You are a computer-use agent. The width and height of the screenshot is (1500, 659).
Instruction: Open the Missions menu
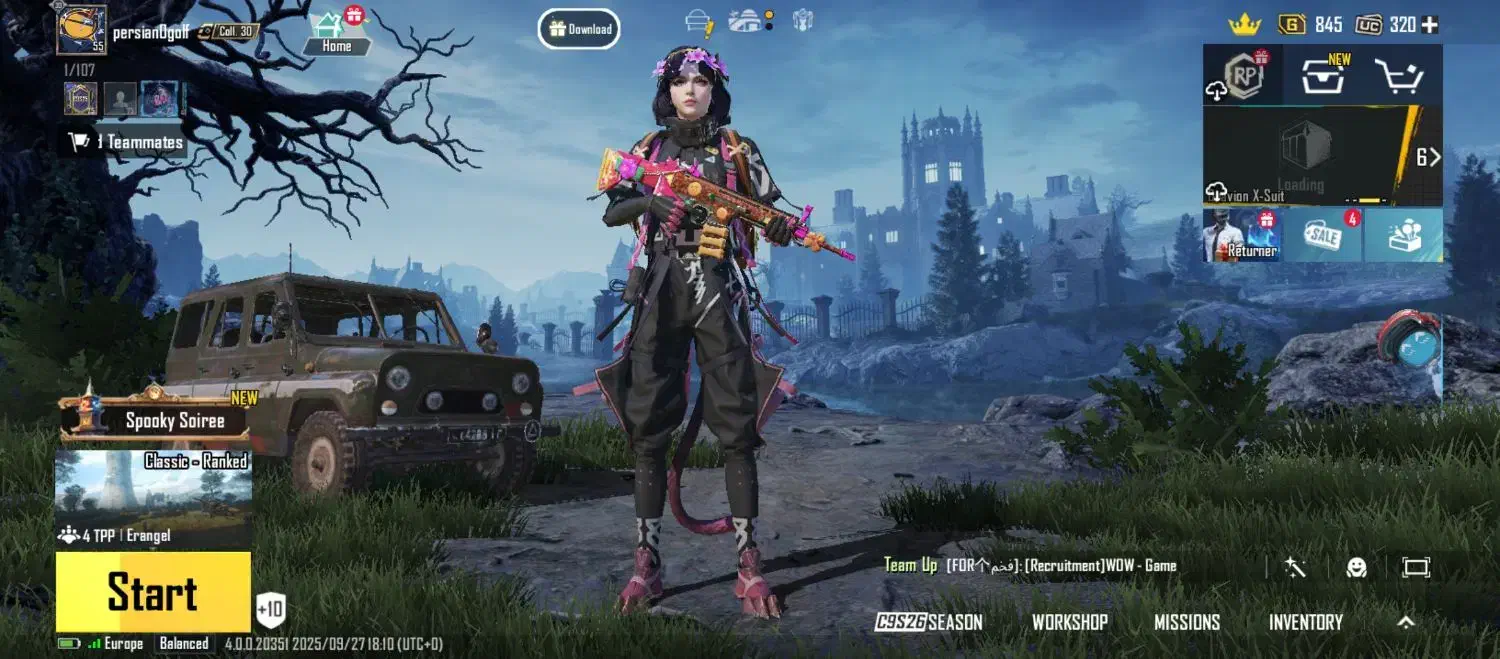pos(1187,622)
